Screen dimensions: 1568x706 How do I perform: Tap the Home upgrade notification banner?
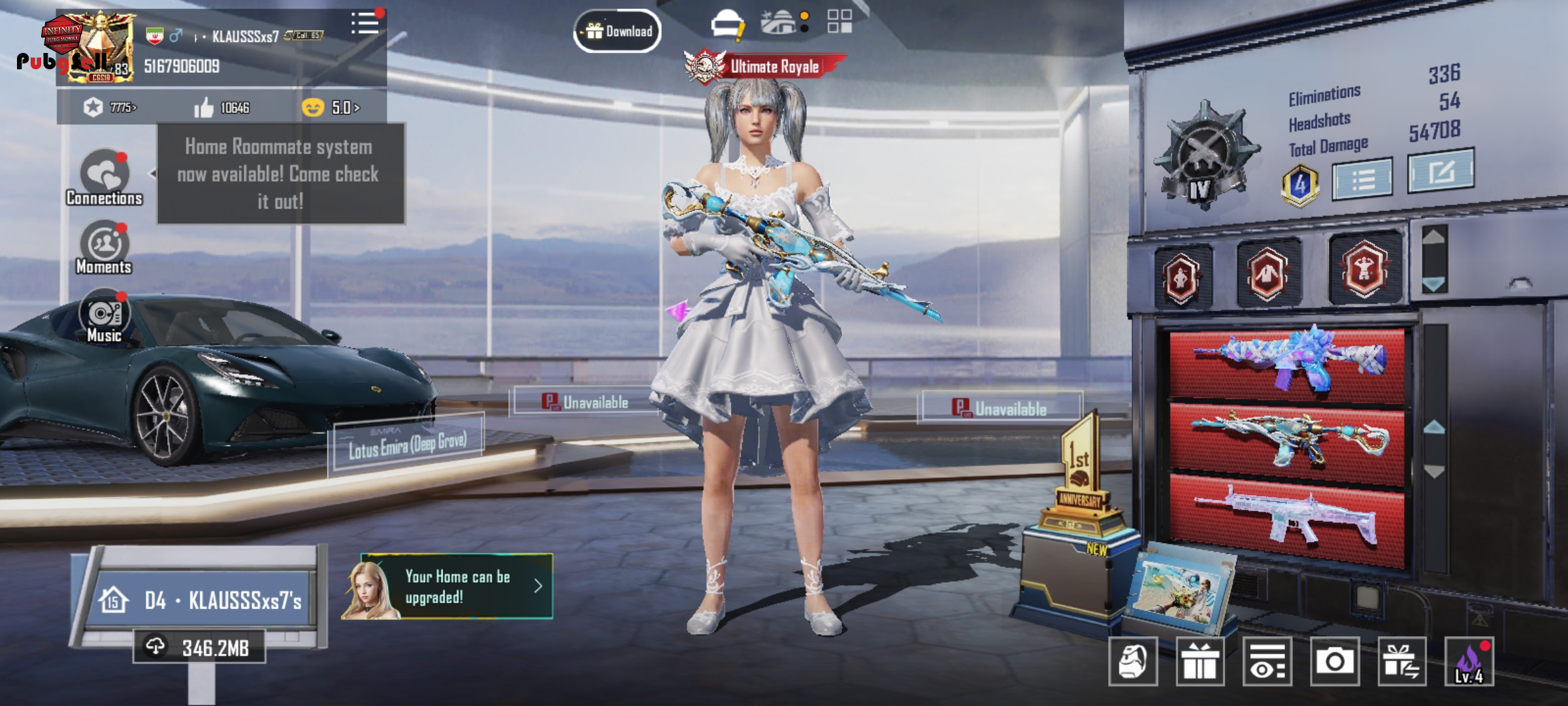(448, 586)
